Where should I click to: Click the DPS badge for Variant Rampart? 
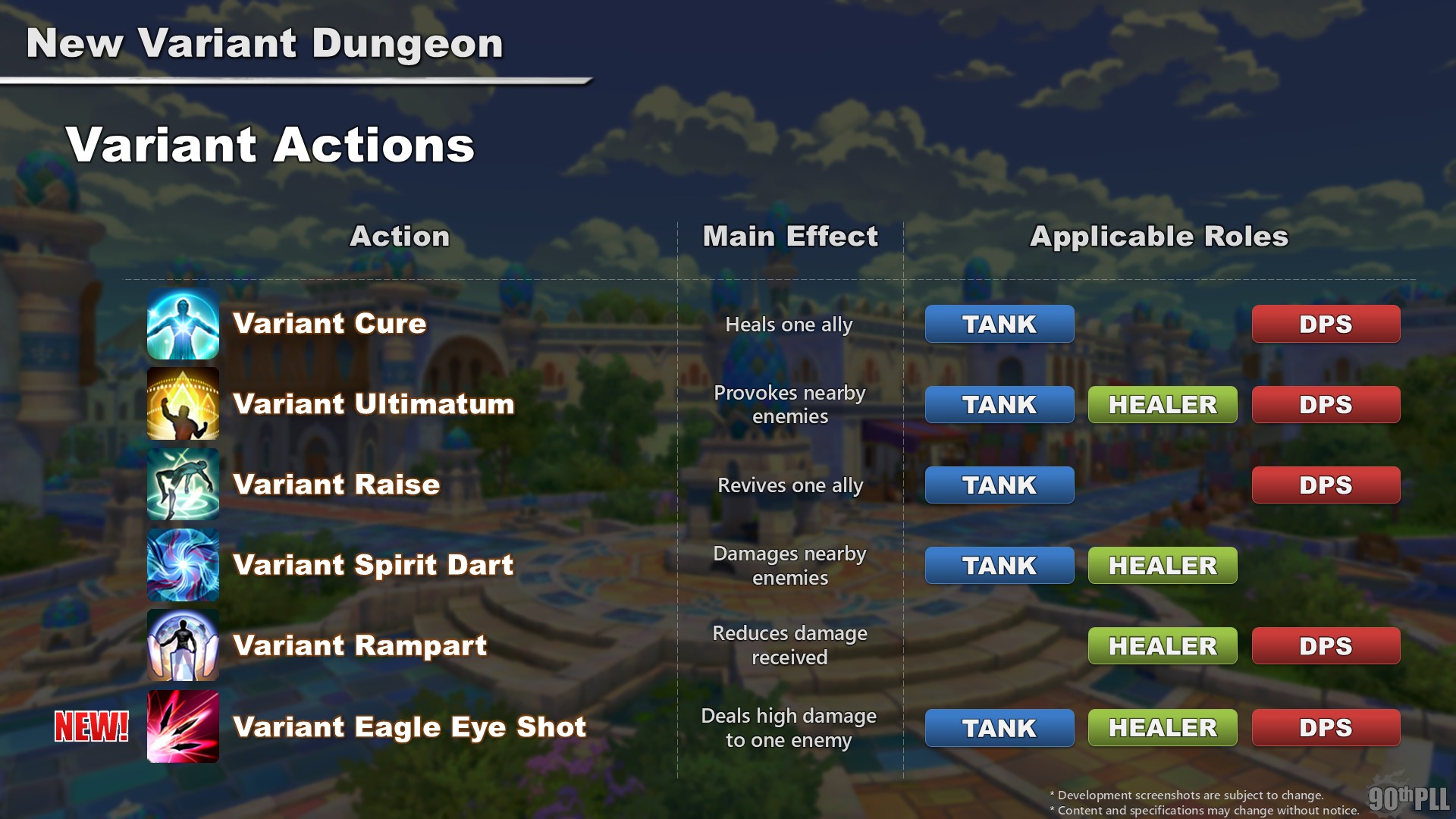1326,645
